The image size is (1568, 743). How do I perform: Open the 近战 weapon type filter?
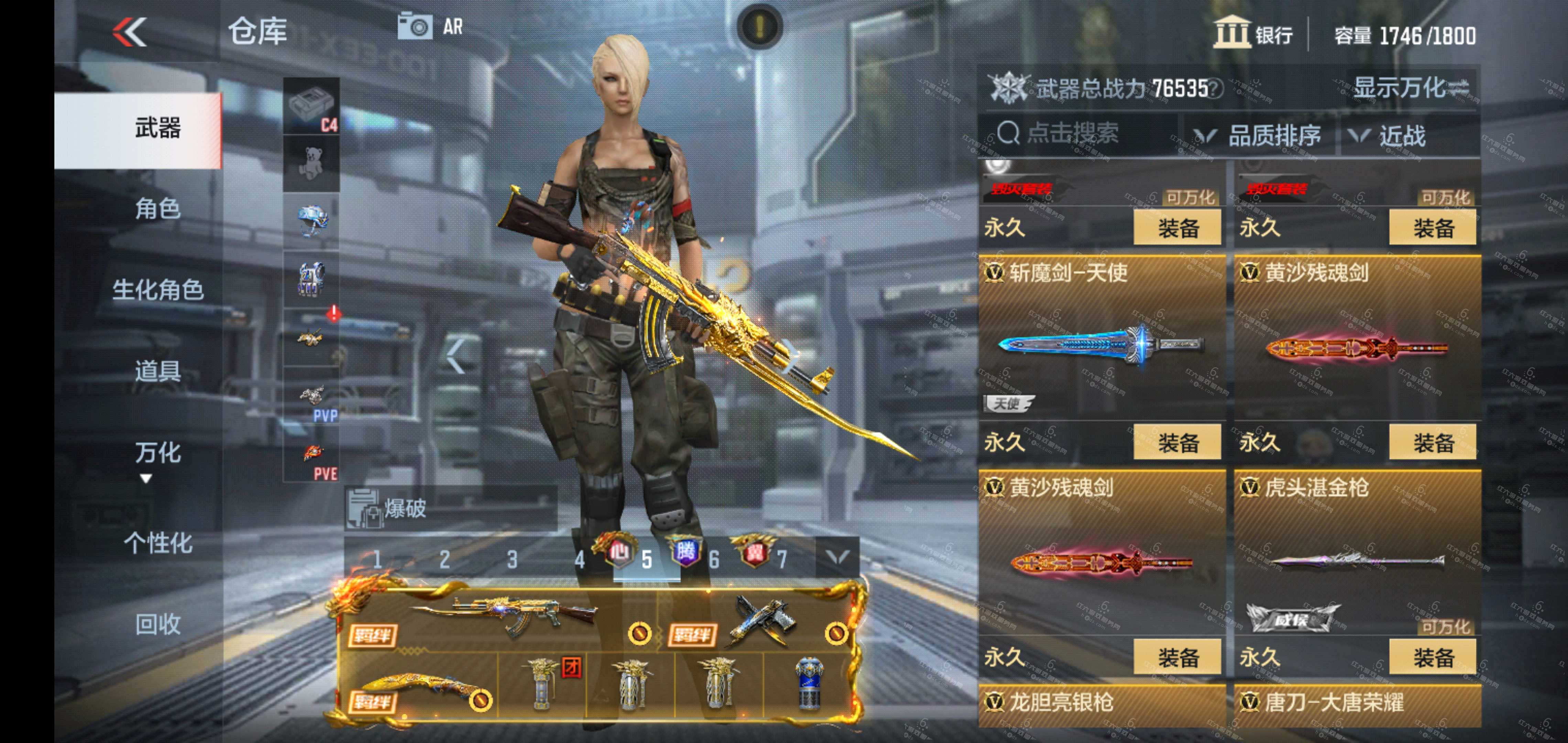(x=1388, y=135)
